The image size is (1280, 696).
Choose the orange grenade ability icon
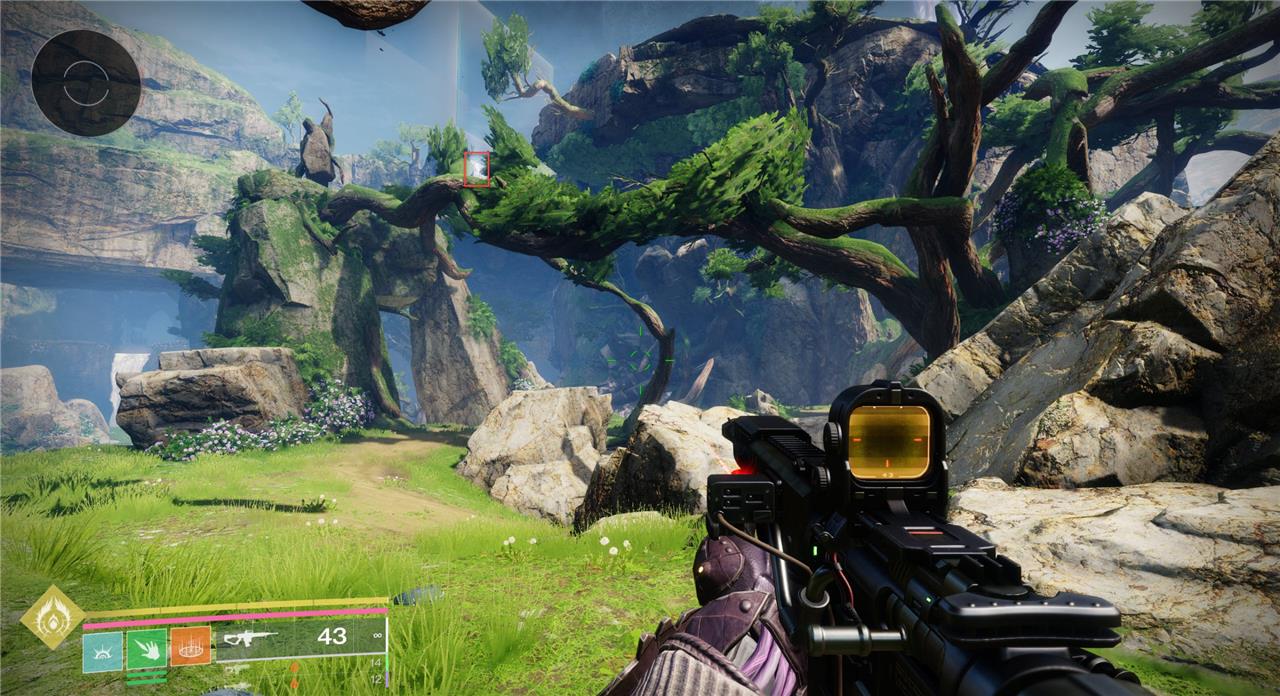point(190,647)
